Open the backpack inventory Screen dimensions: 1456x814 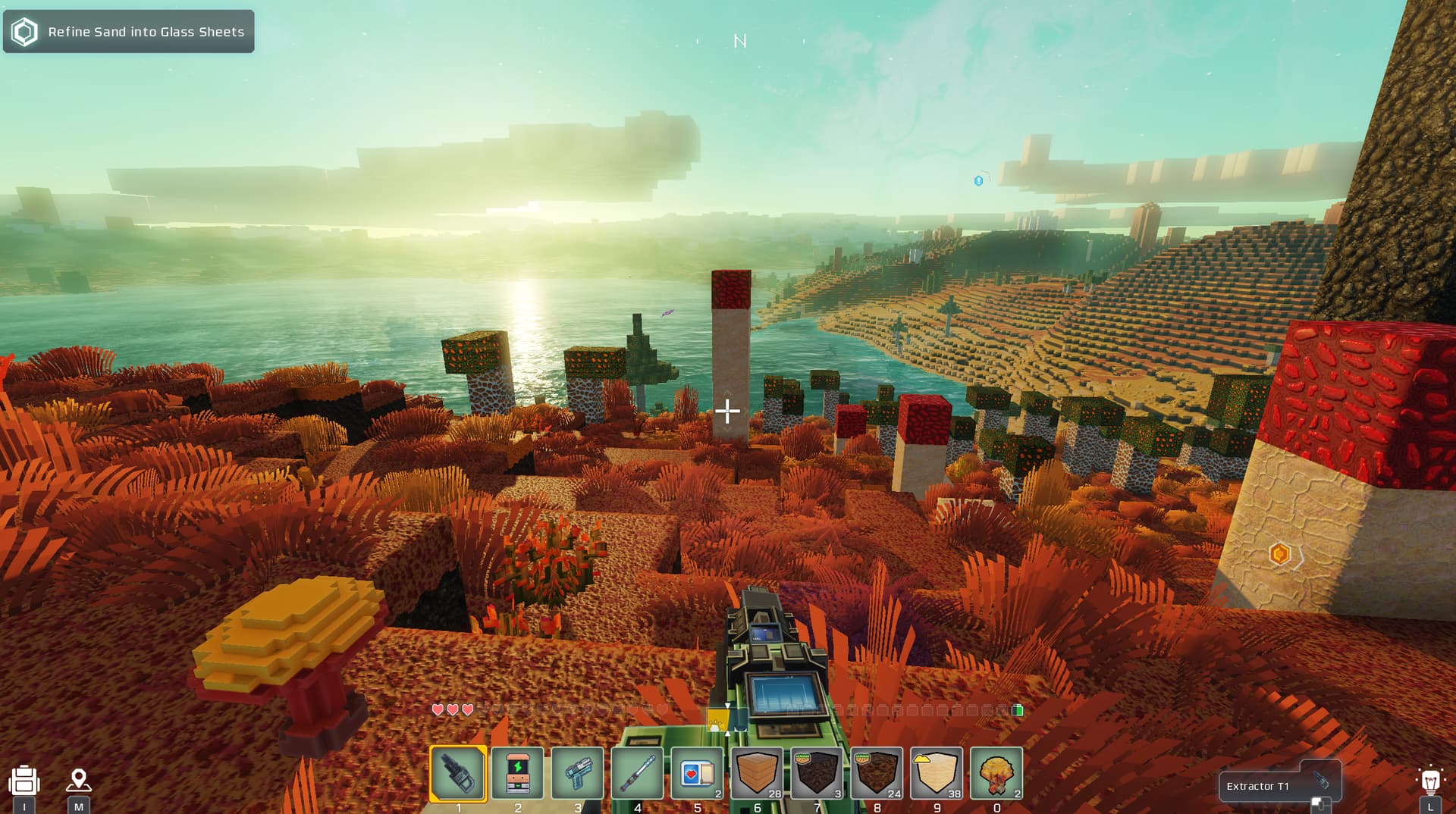tap(24, 781)
